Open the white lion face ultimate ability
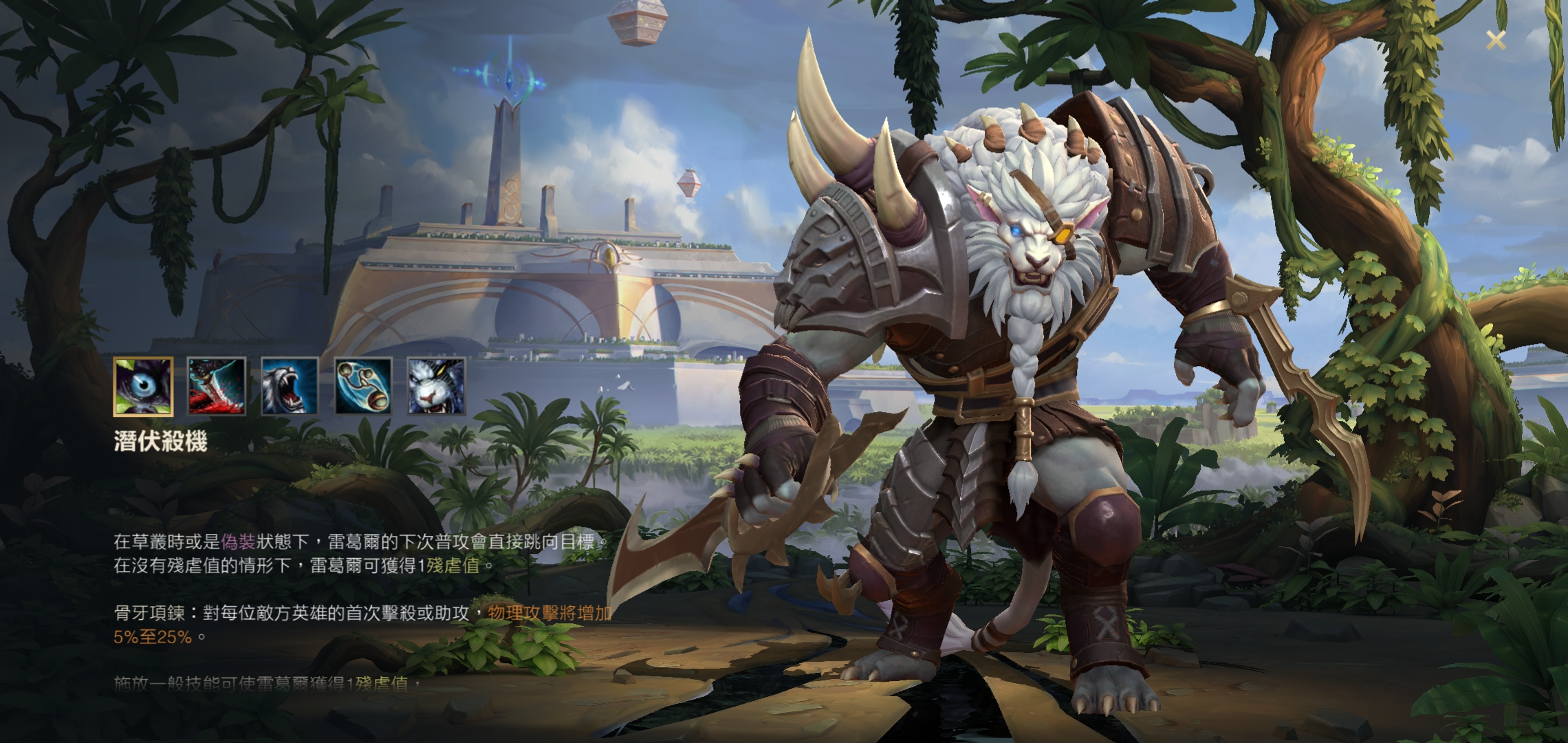 pyautogui.click(x=436, y=387)
